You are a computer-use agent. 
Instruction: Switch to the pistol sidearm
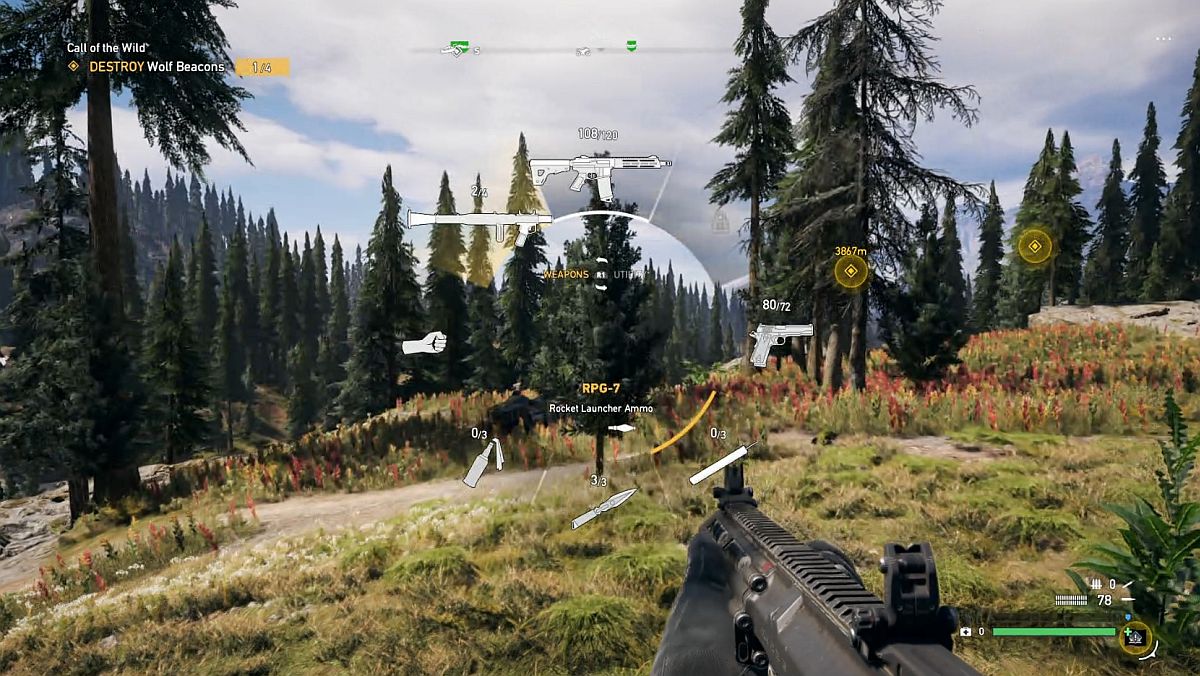[x=779, y=341]
